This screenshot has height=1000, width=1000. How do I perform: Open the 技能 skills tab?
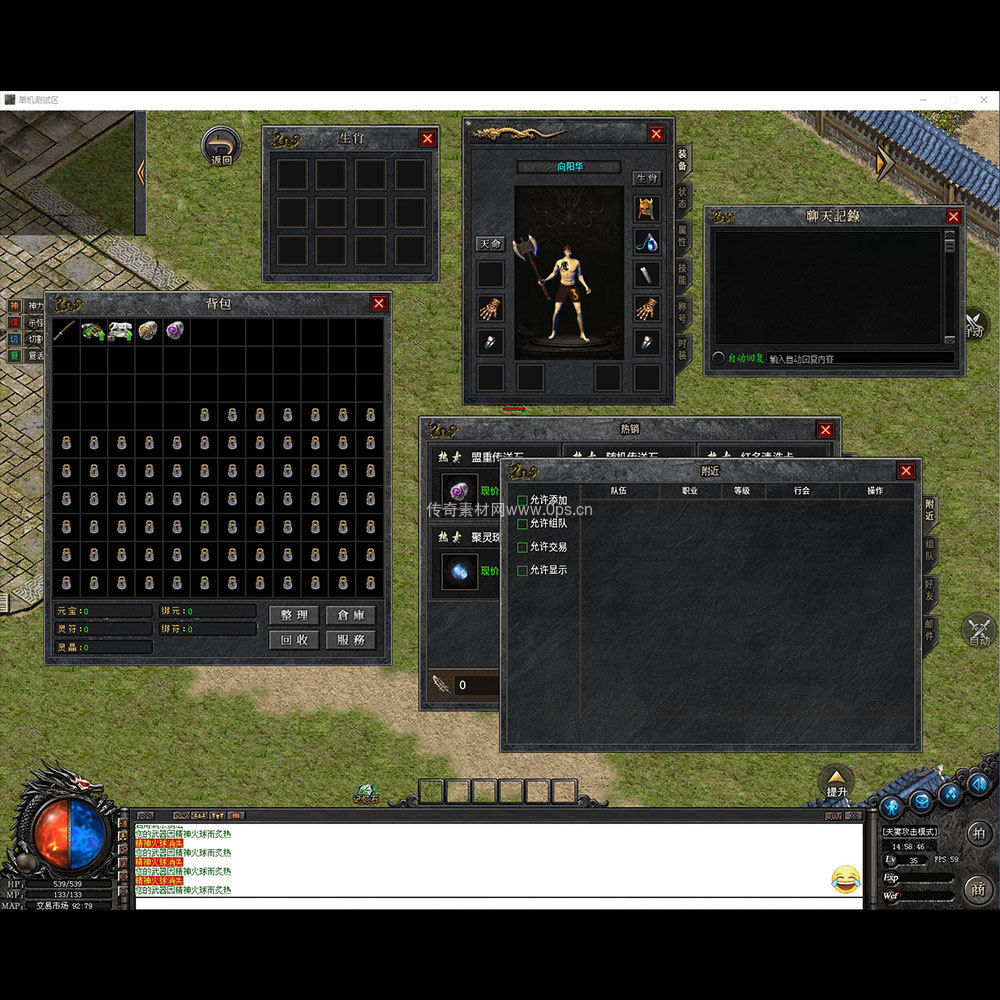click(683, 273)
